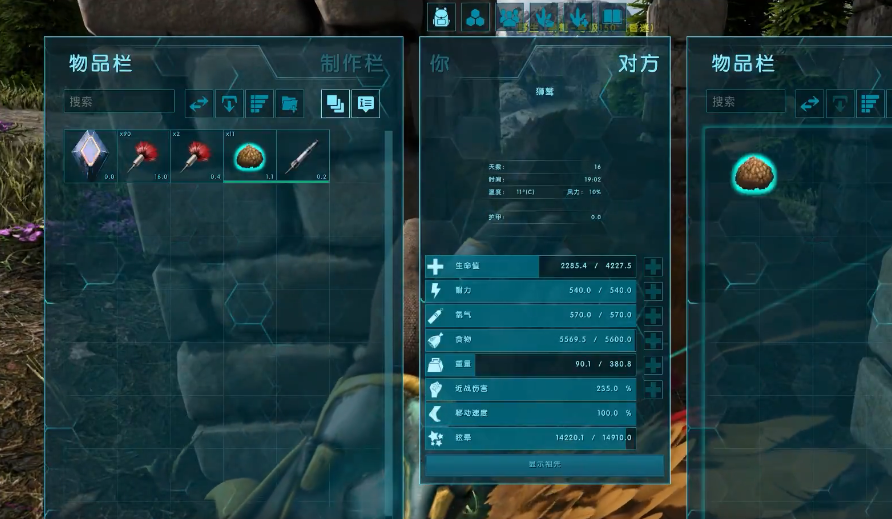The height and width of the screenshot is (519, 892).
Task: Toggle the stacked-squares view button
Action: [335, 103]
